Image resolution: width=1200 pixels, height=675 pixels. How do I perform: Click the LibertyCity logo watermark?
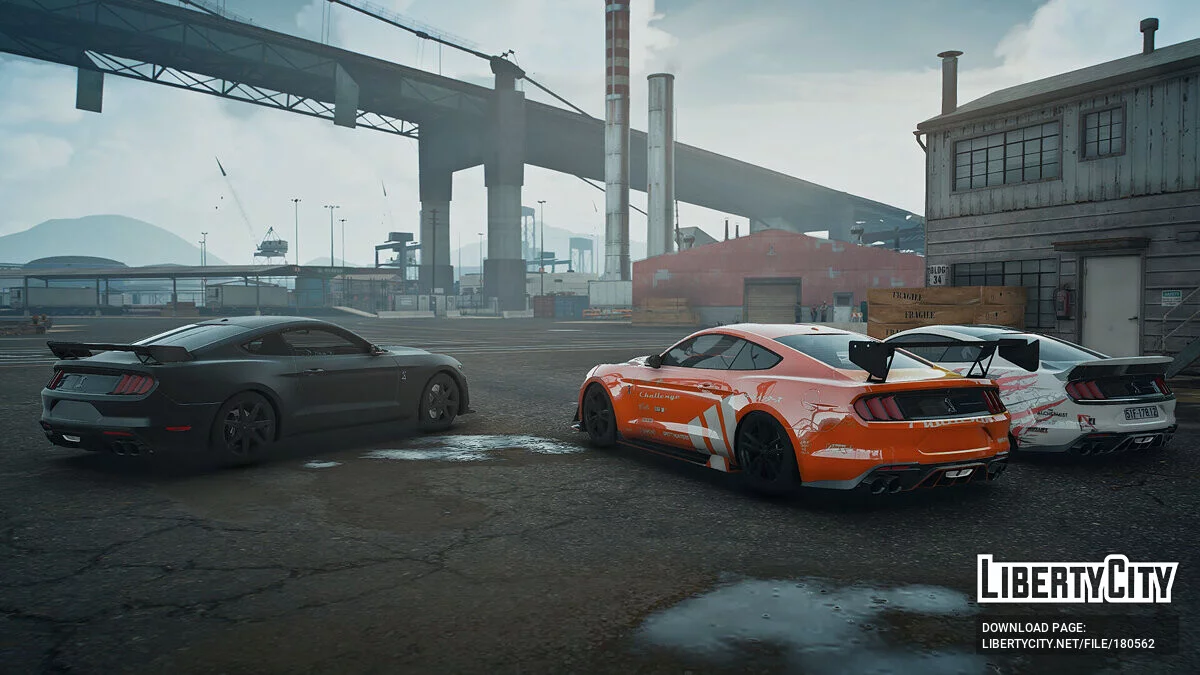click(1077, 579)
